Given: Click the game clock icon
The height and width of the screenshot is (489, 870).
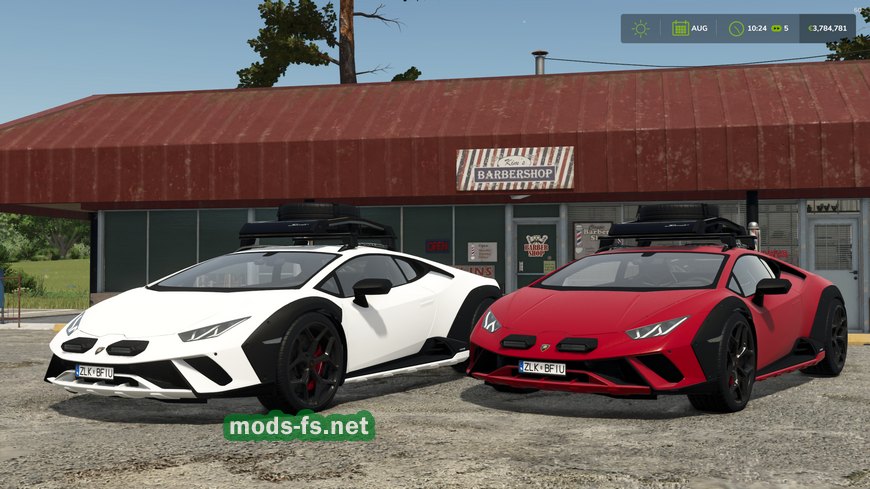Looking at the screenshot, I should (736, 28).
